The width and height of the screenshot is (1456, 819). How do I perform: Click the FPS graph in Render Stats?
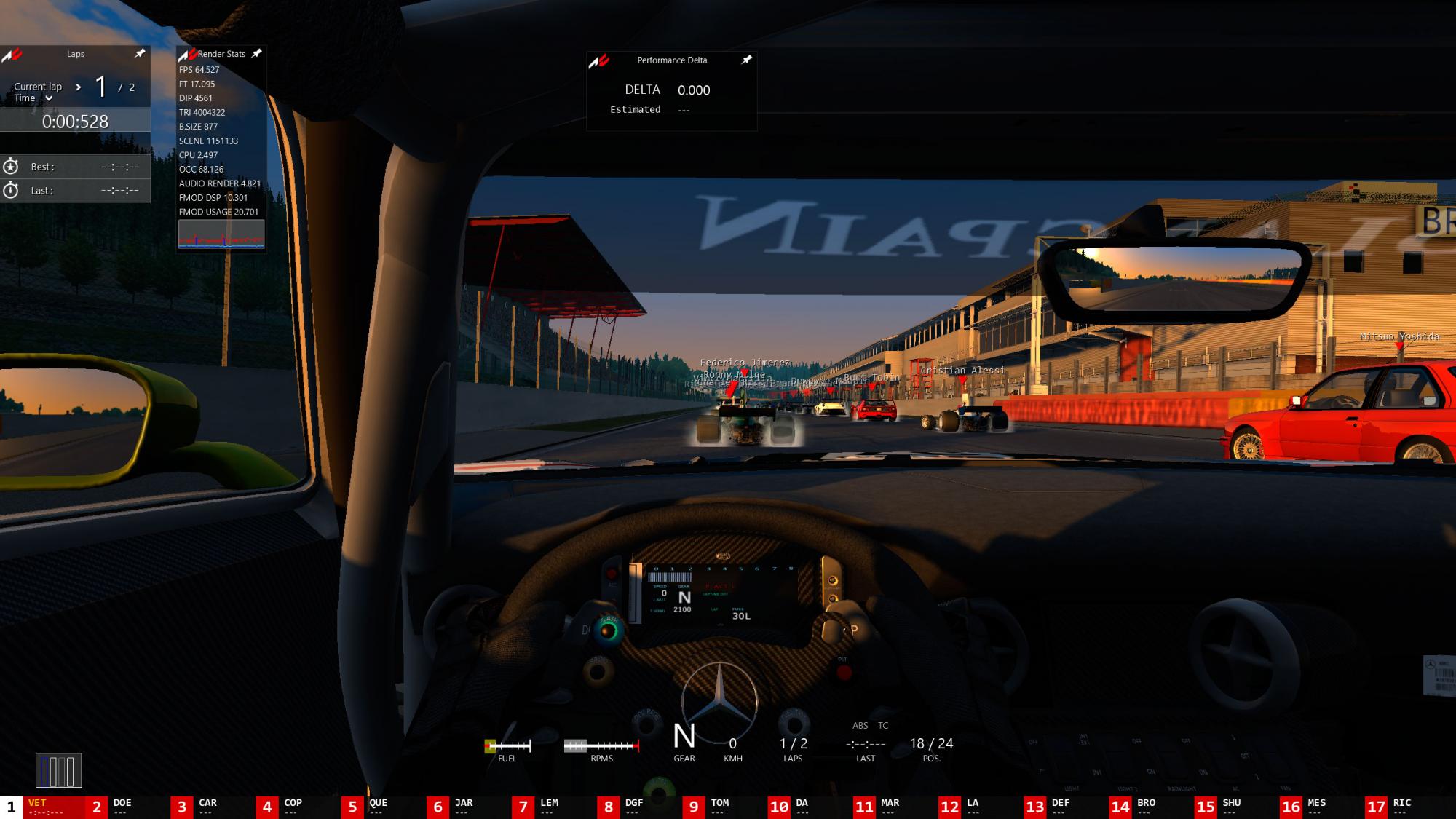(221, 234)
